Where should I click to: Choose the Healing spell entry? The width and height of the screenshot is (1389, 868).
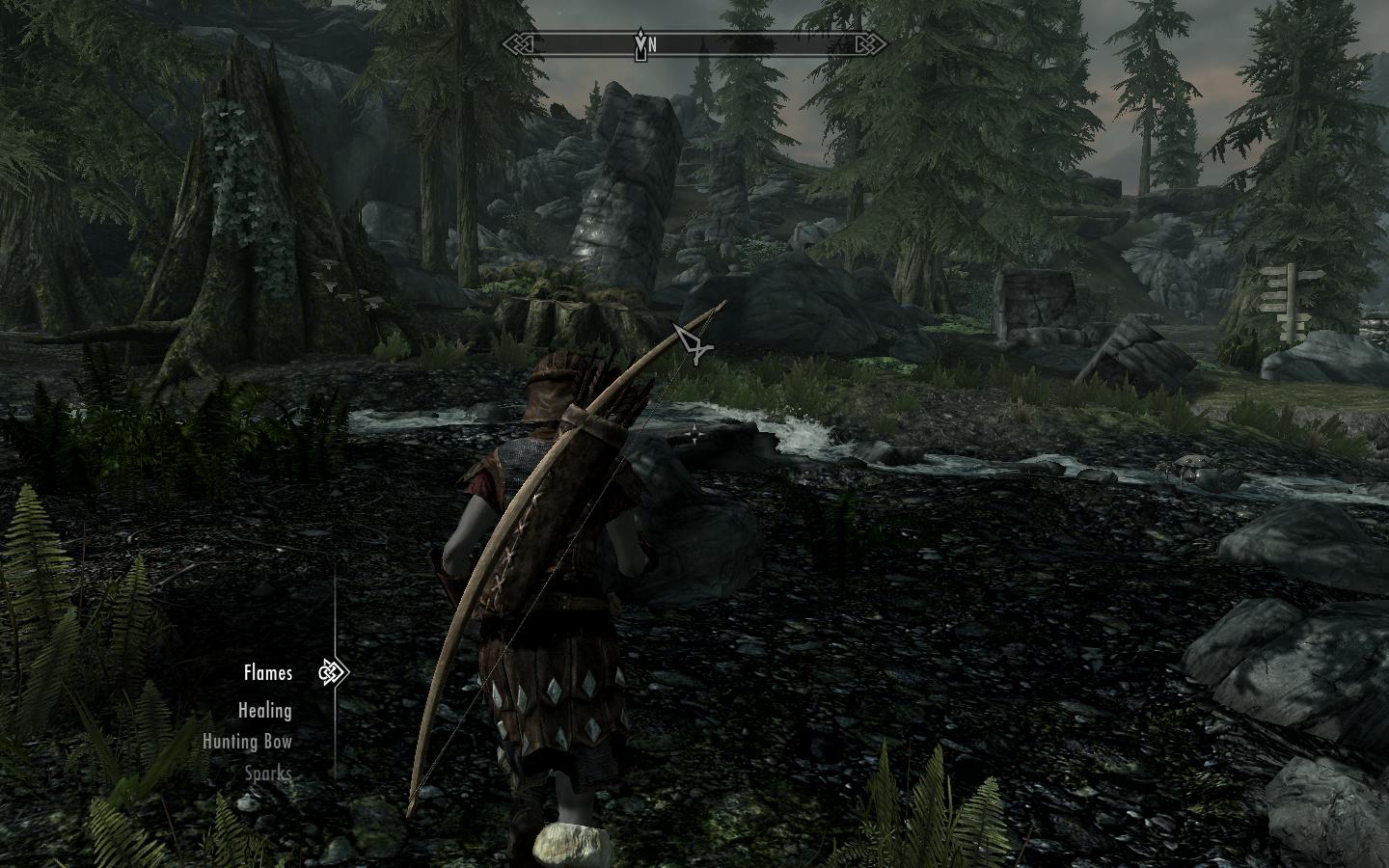click(x=264, y=711)
